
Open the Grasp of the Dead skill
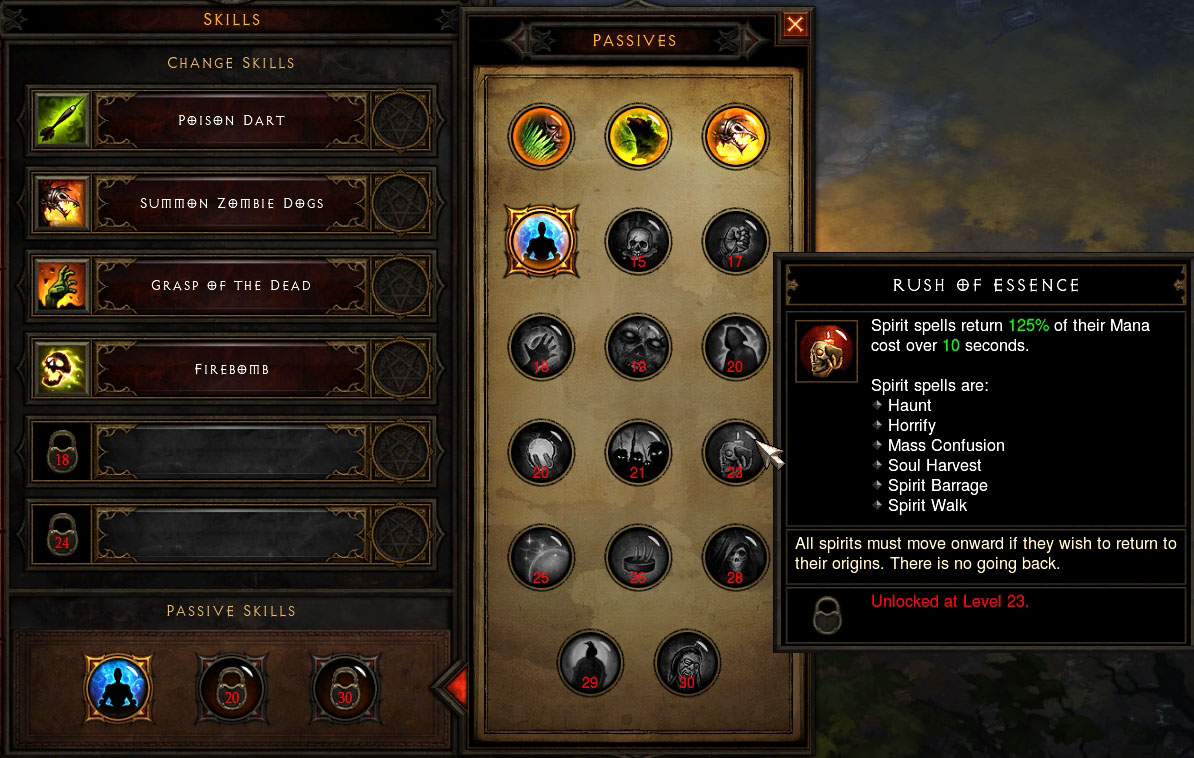coord(232,286)
